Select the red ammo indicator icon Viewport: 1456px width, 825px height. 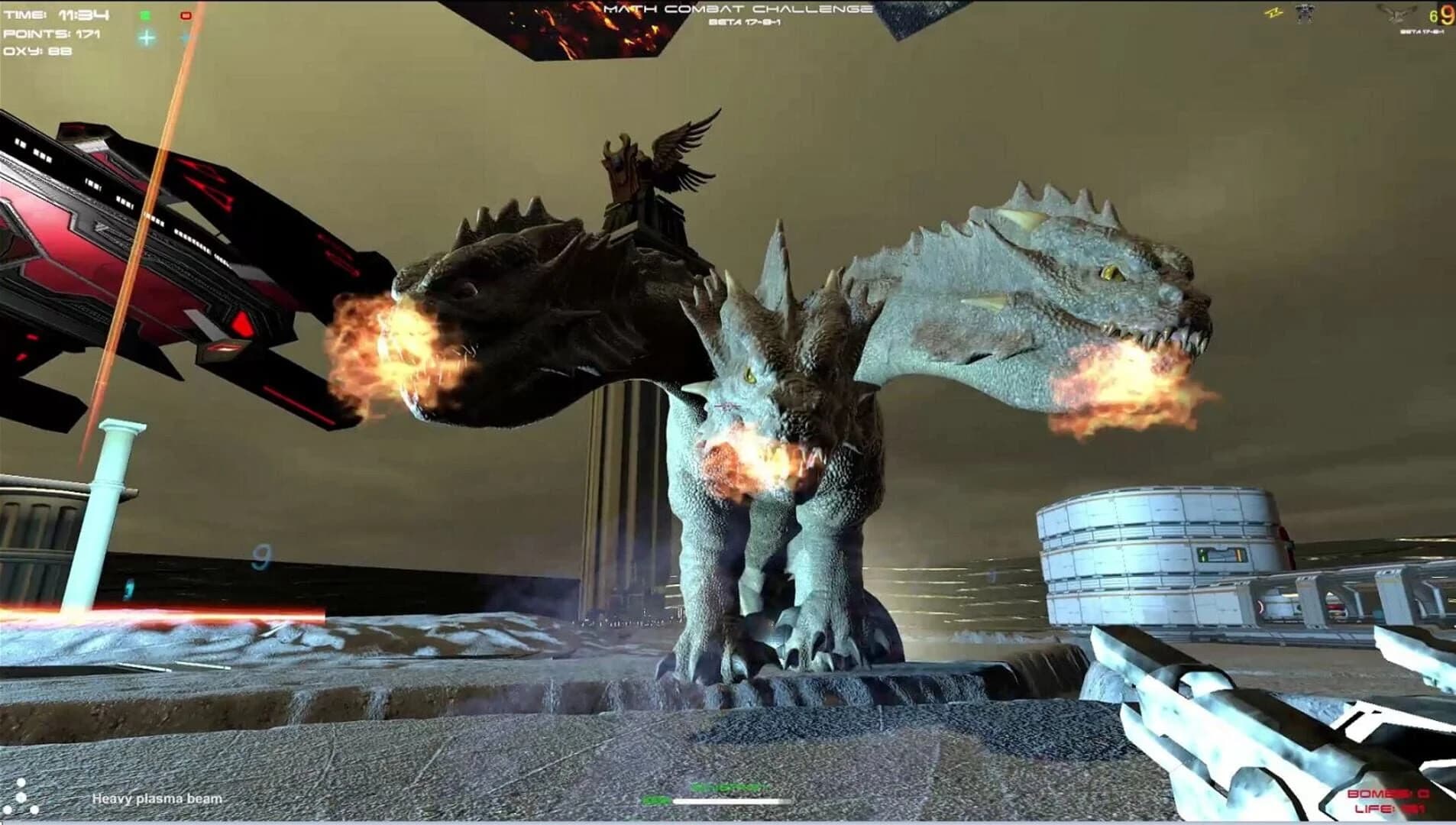tap(185, 15)
